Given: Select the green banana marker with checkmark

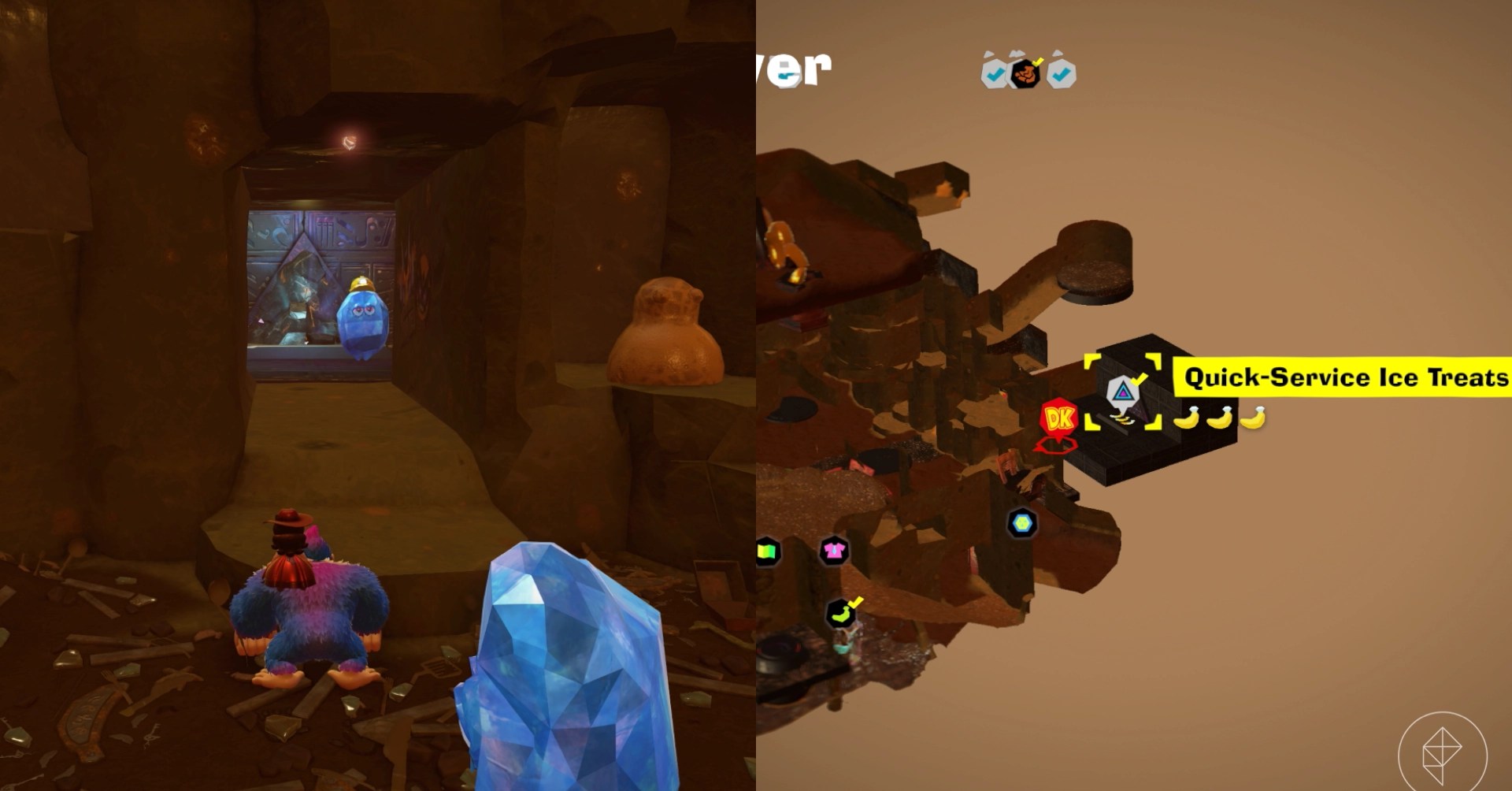Looking at the screenshot, I should tap(841, 613).
